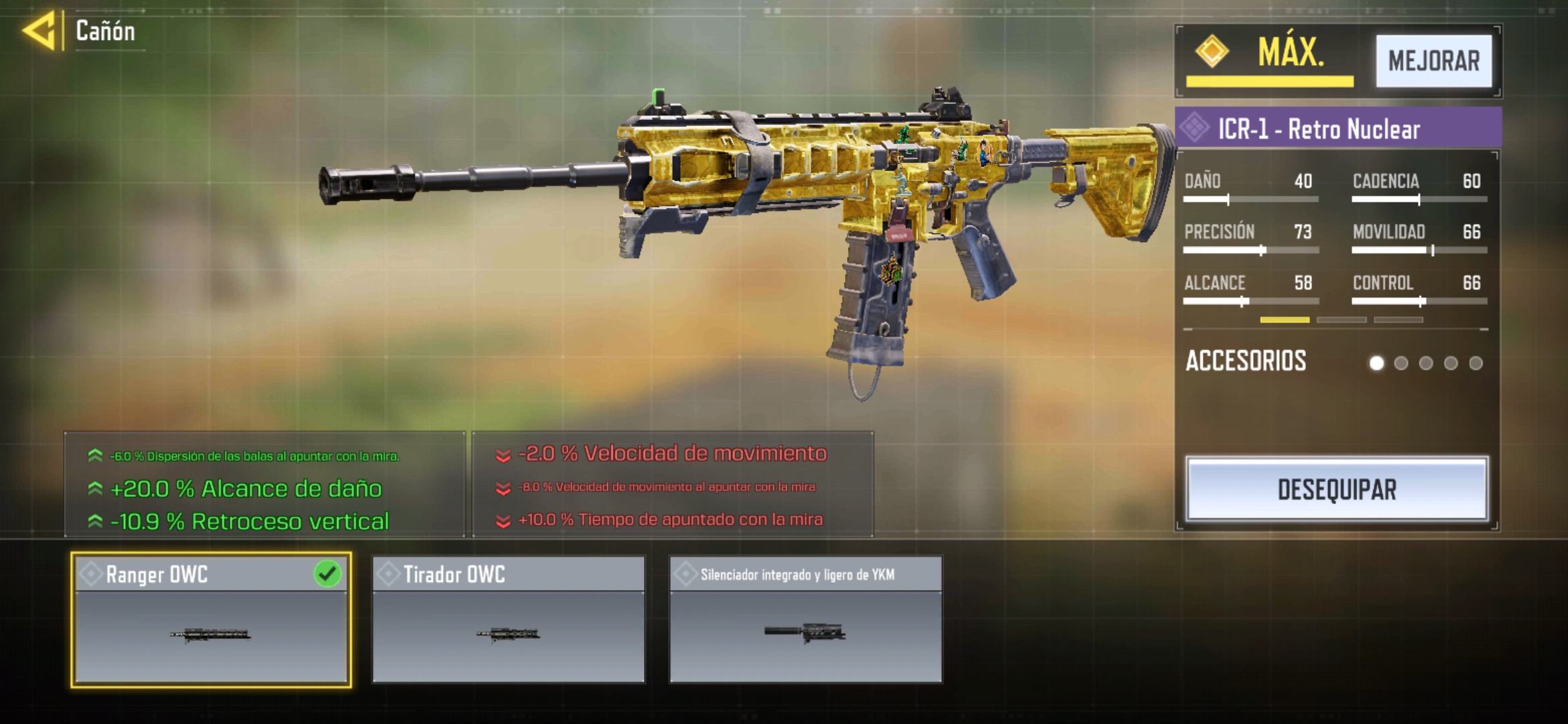Unequip attachment with DESEQUIPAR button
Screen dimensions: 1568x724
coord(1337,489)
